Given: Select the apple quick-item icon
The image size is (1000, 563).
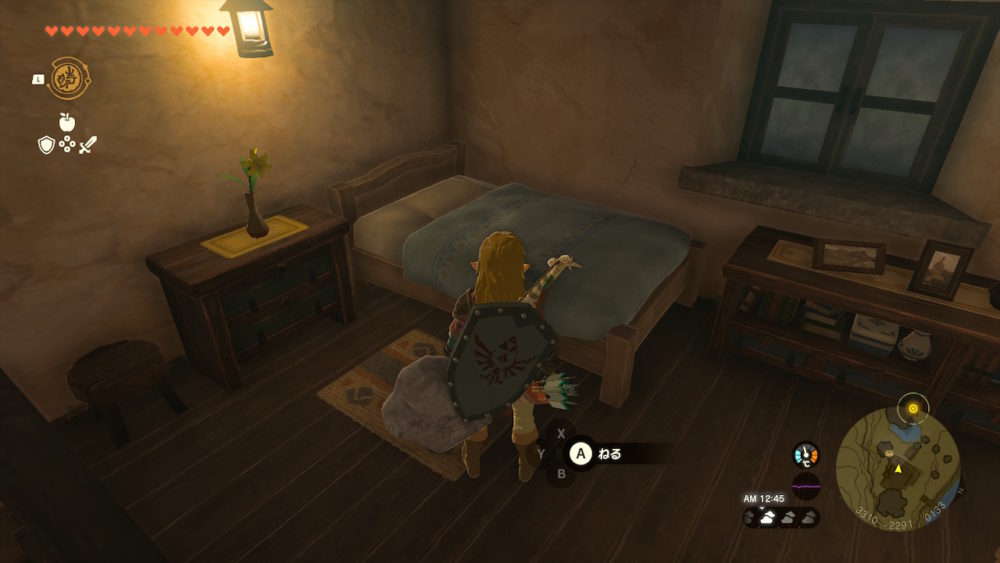Looking at the screenshot, I should click(x=67, y=122).
